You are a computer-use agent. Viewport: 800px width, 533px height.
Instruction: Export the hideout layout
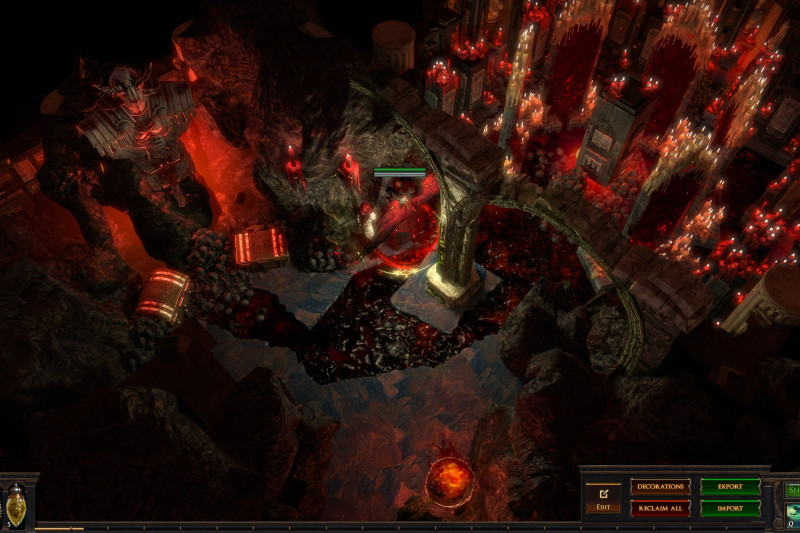coord(730,487)
